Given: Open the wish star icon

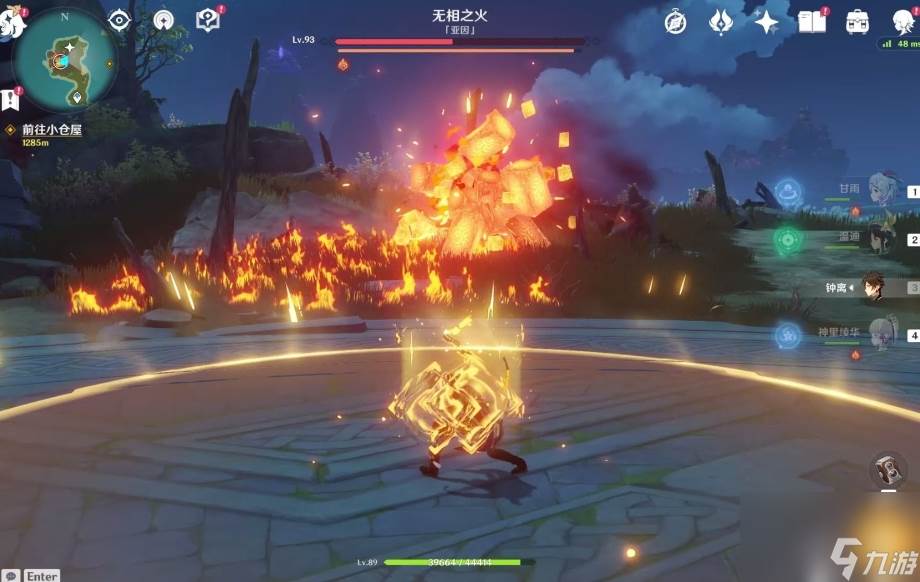Looking at the screenshot, I should click(x=766, y=21).
